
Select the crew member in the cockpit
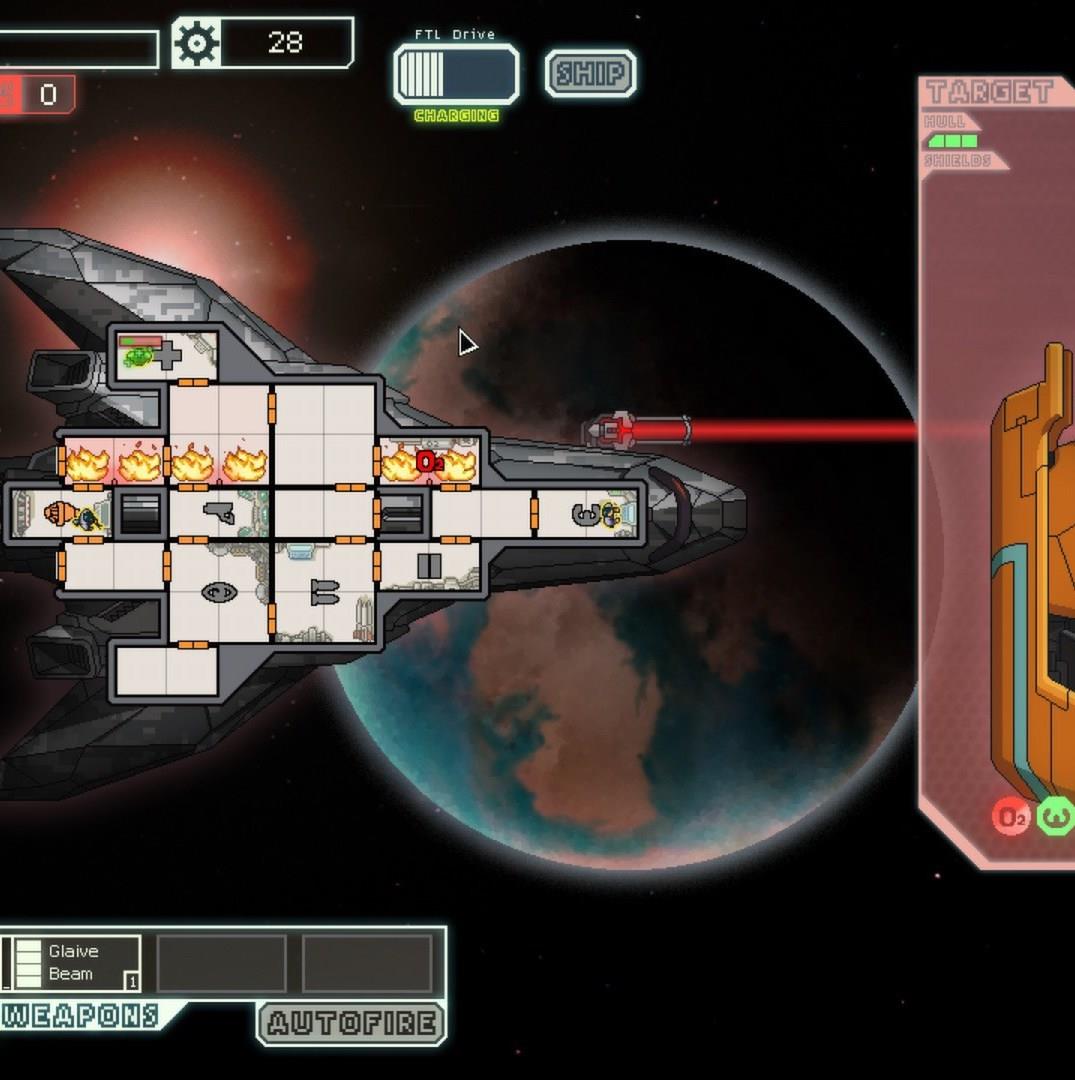pyautogui.click(x=611, y=514)
